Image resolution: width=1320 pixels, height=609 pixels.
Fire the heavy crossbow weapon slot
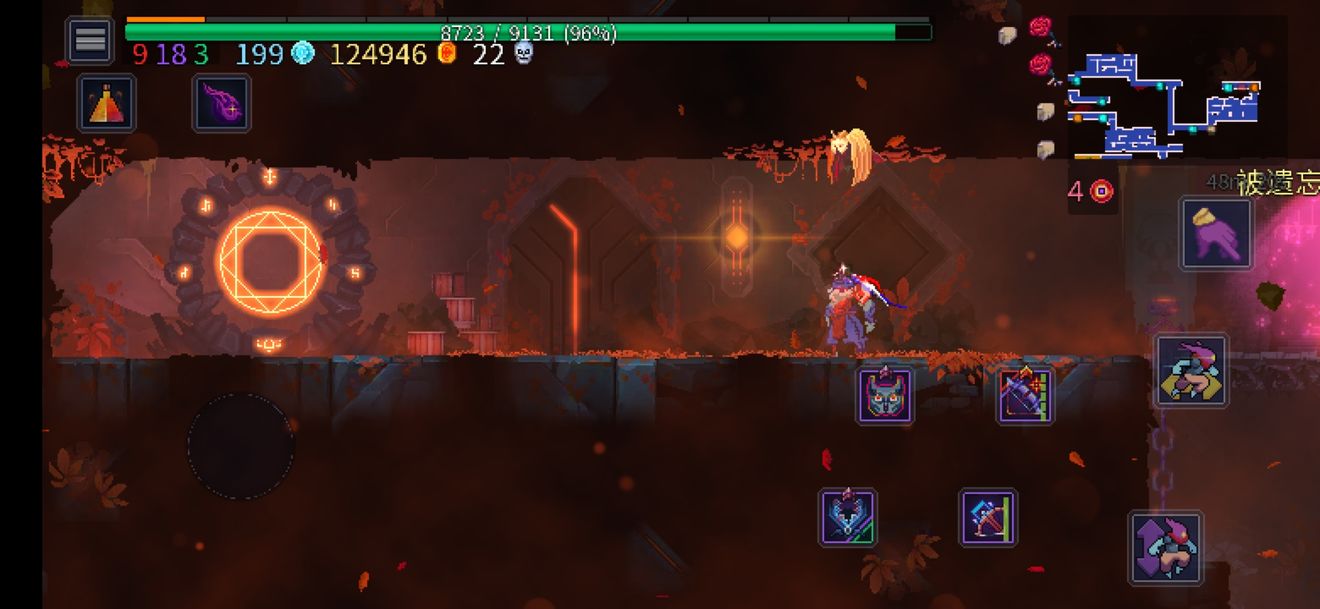coord(1026,395)
